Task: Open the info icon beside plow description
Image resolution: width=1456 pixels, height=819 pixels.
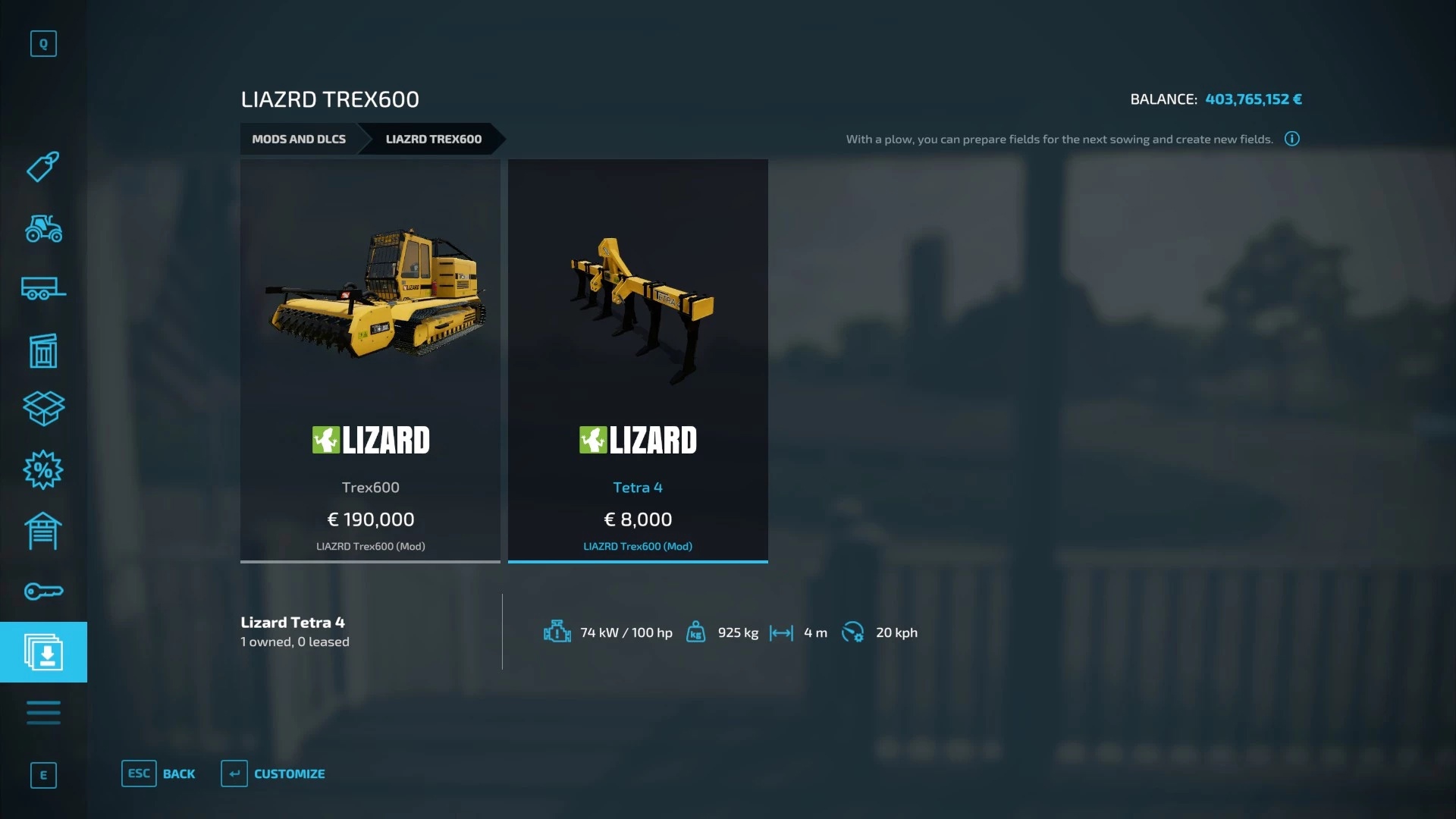Action: (1292, 139)
